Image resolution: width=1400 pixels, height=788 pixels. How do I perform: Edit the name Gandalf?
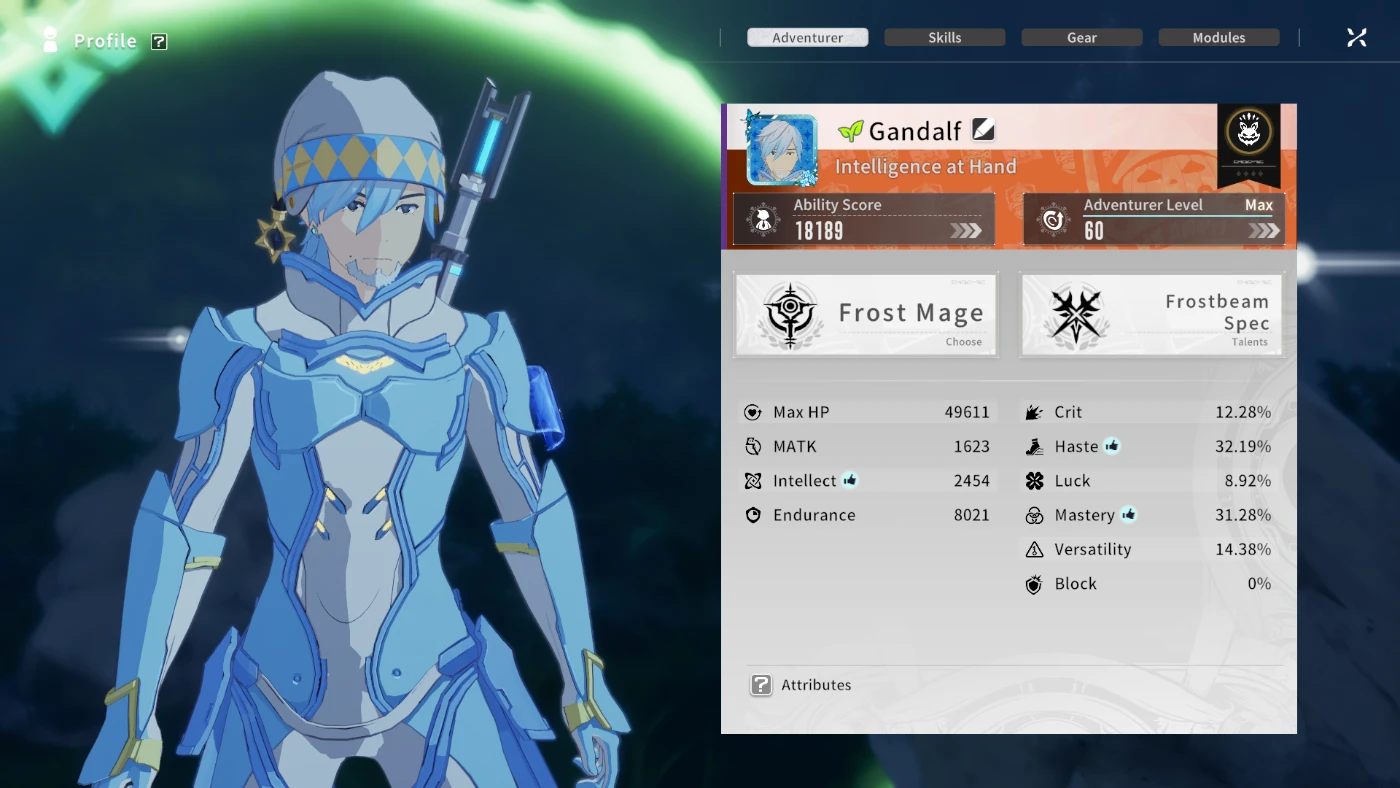tap(983, 130)
